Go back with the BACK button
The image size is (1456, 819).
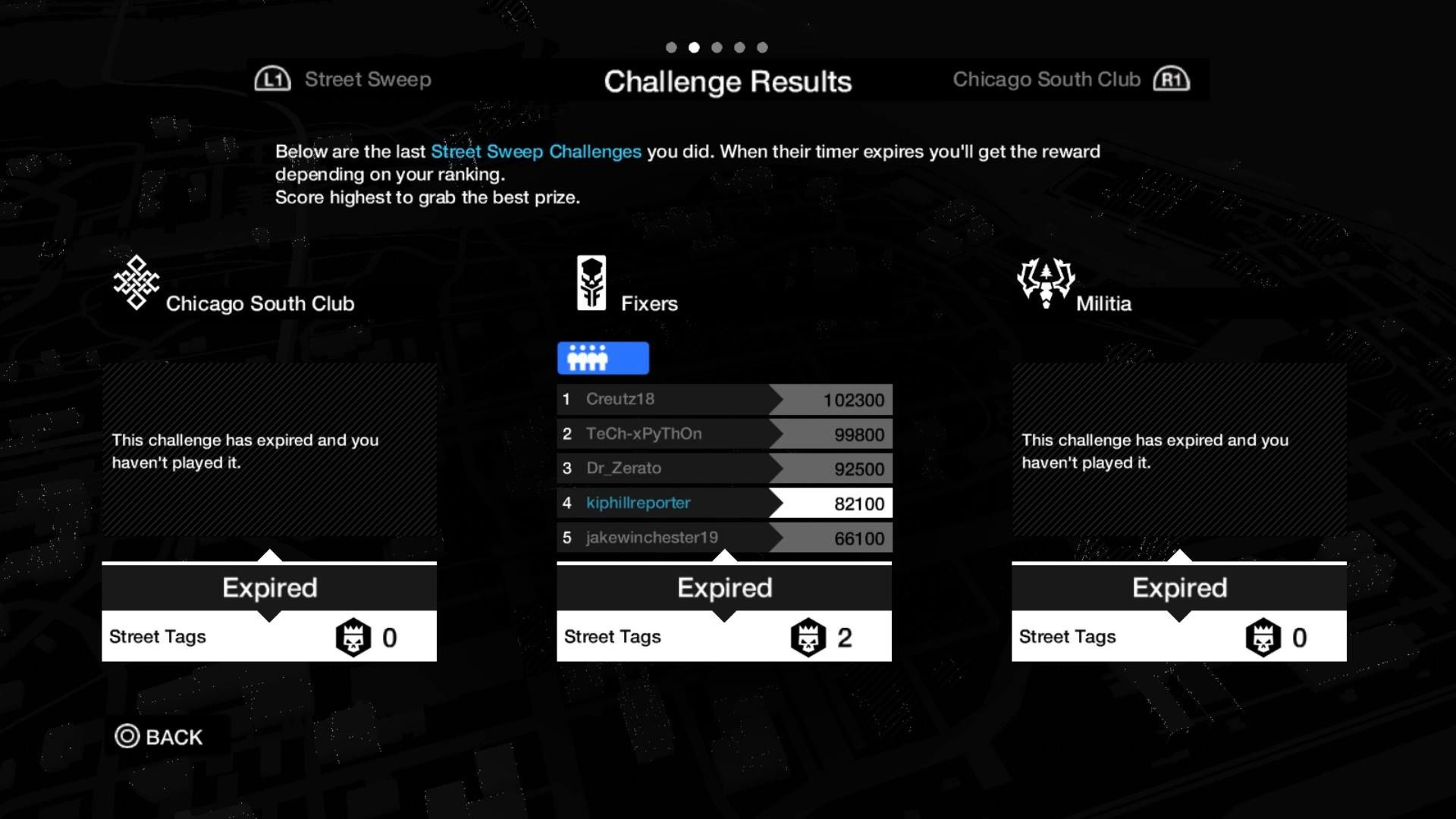pos(159,736)
